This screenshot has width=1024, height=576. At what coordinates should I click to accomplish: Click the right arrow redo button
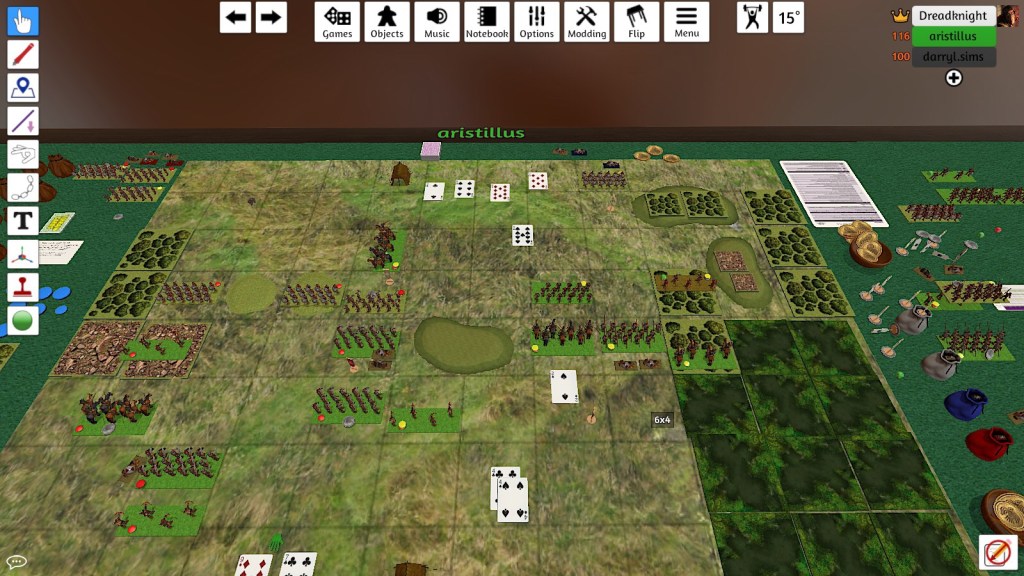pyautogui.click(x=271, y=17)
